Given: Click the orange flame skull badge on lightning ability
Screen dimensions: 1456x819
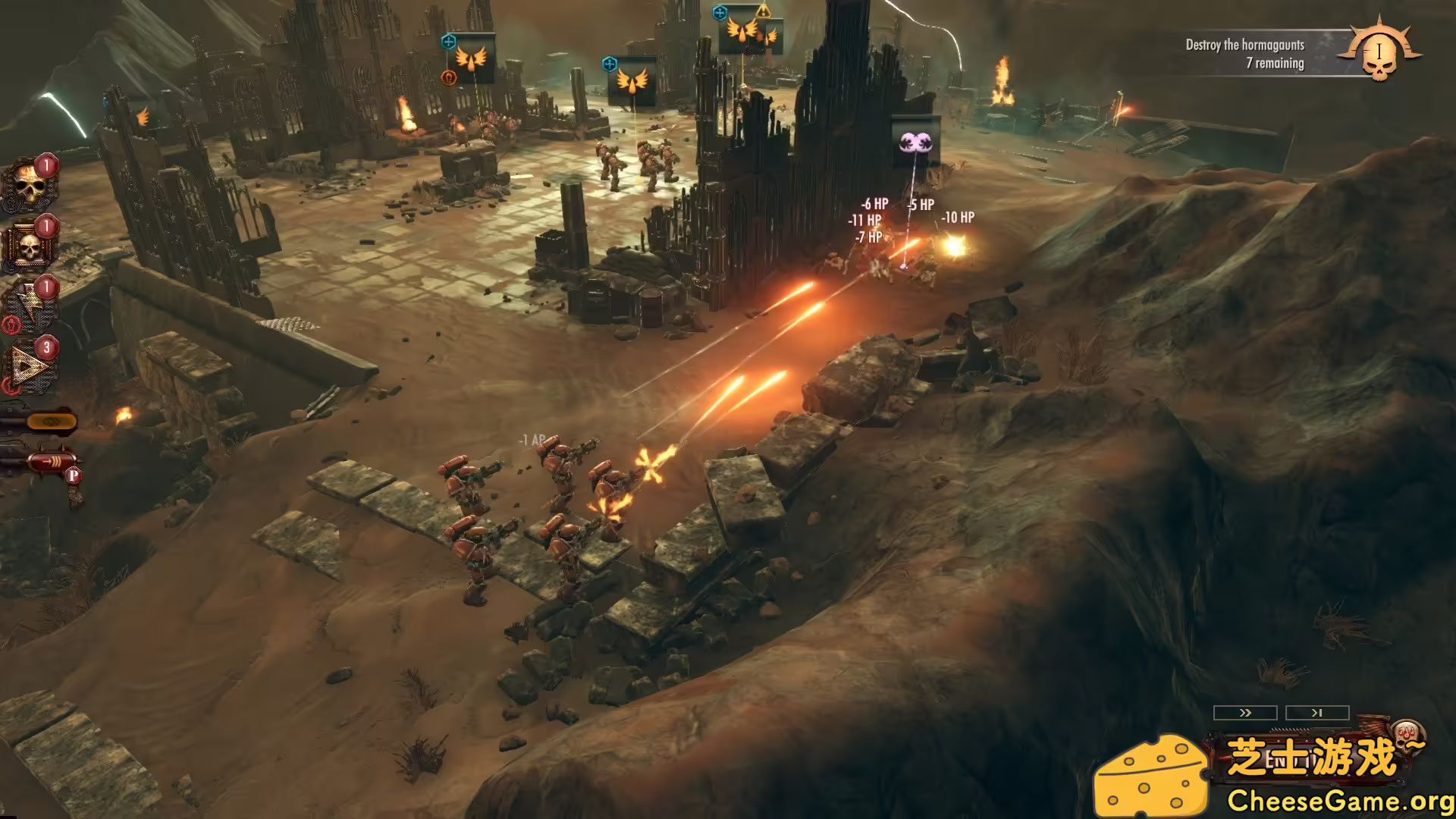Looking at the screenshot, I should point(12,325).
